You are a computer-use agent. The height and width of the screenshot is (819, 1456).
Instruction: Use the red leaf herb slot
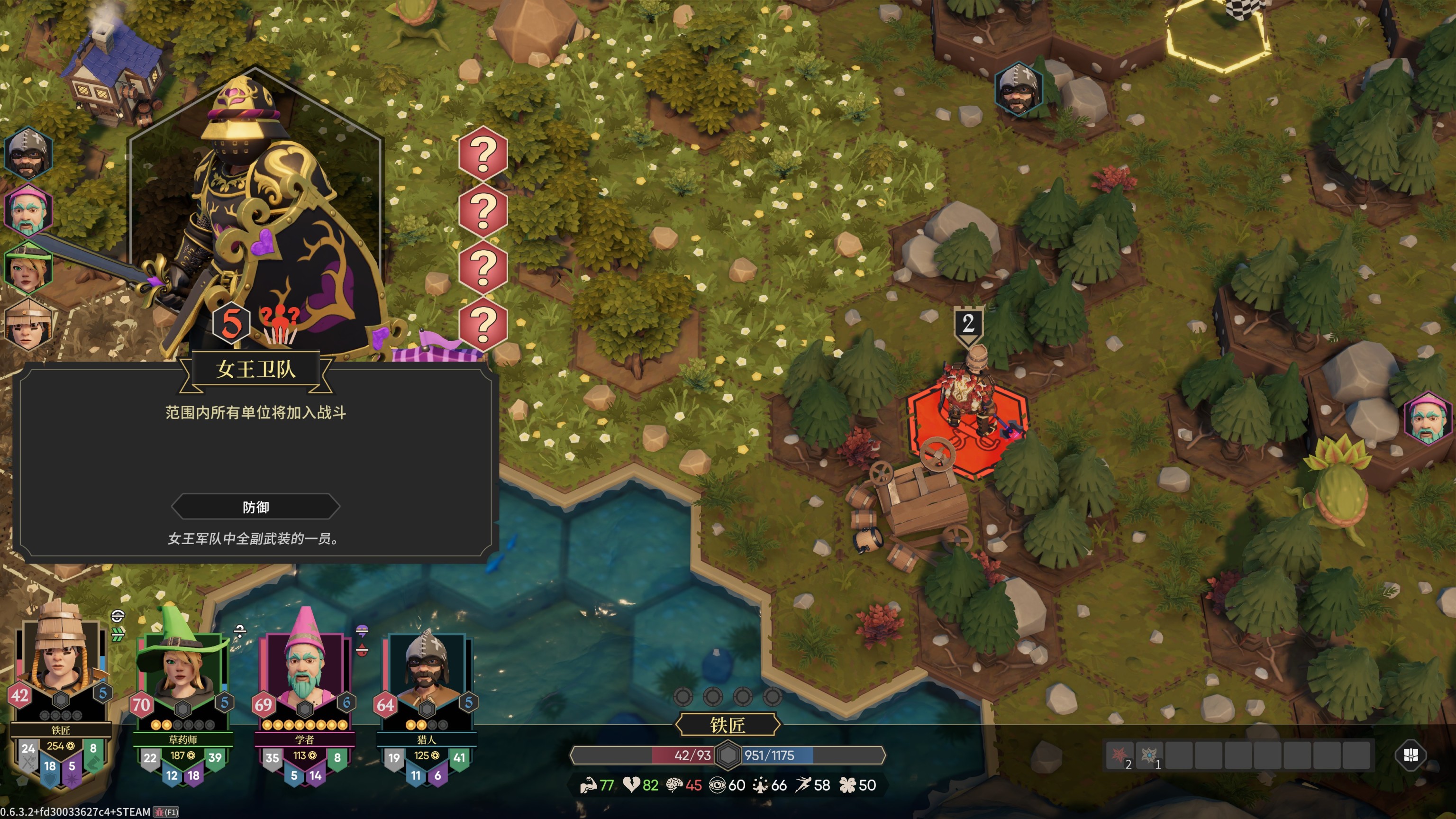[1119, 755]
